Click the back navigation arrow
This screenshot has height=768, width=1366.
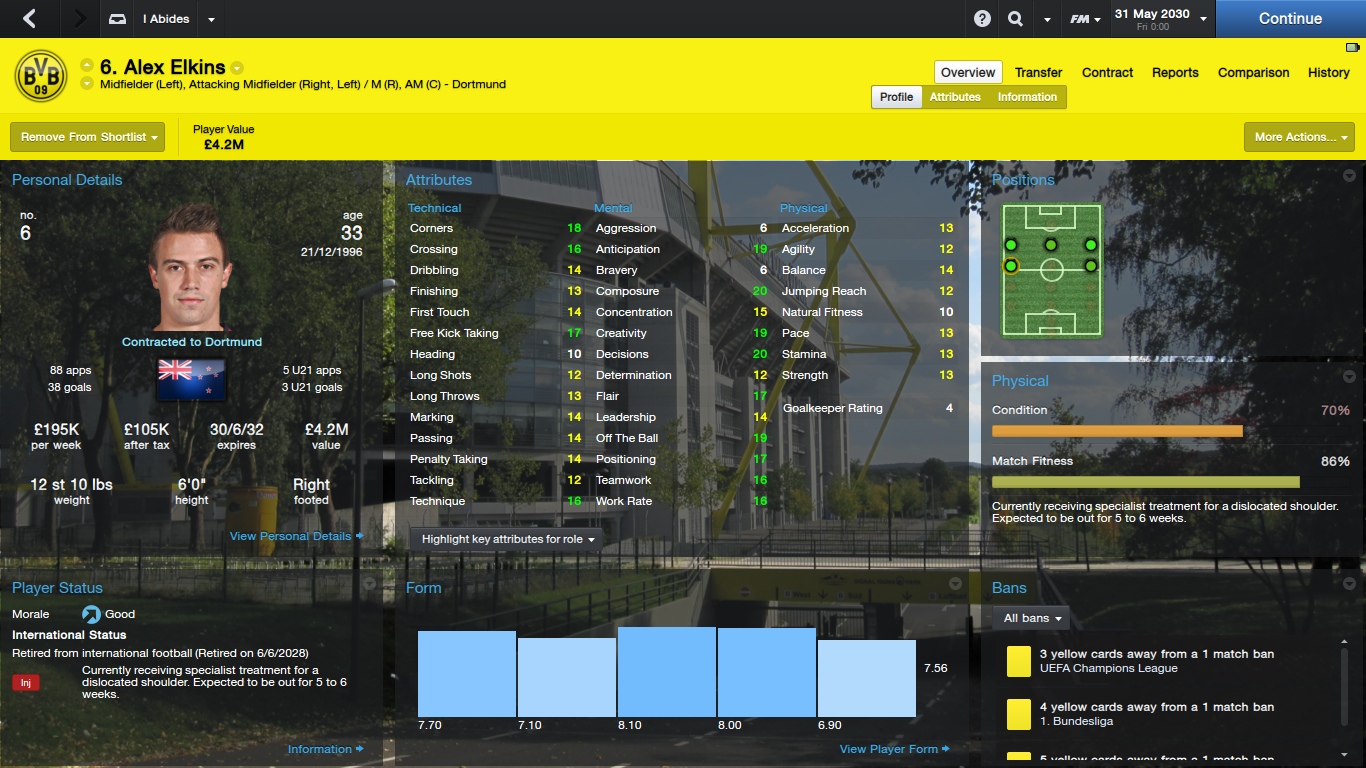click(x=27, y=18)
